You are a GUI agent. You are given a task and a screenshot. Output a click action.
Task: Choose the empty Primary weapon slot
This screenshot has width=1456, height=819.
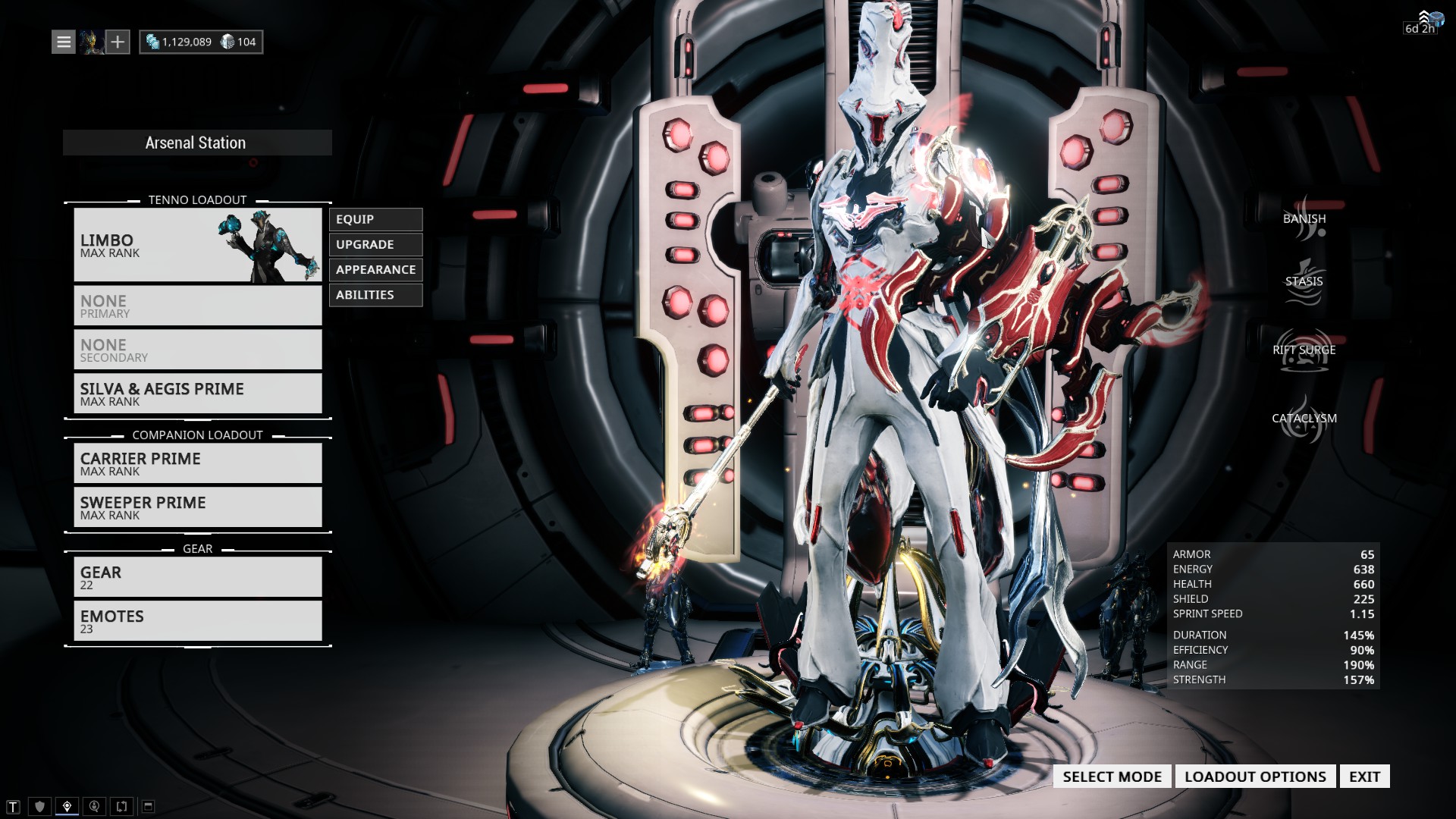[x=197, y=306]
